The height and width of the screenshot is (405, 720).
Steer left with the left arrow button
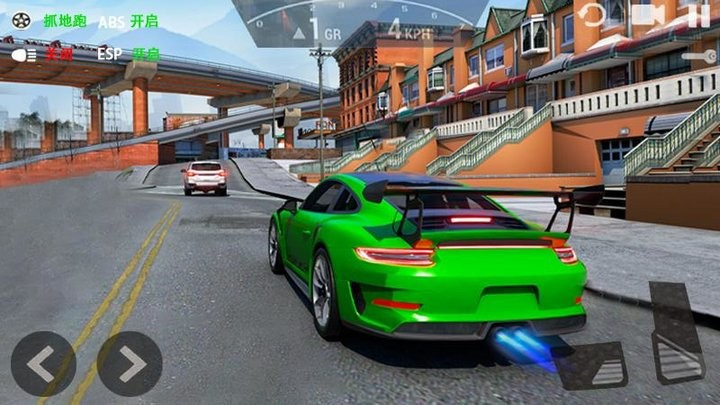[x=43, y=364]
